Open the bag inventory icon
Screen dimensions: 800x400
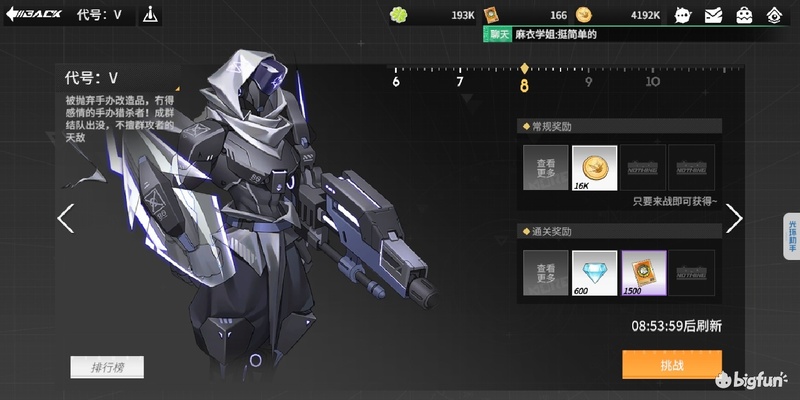(x=744, y=15)
